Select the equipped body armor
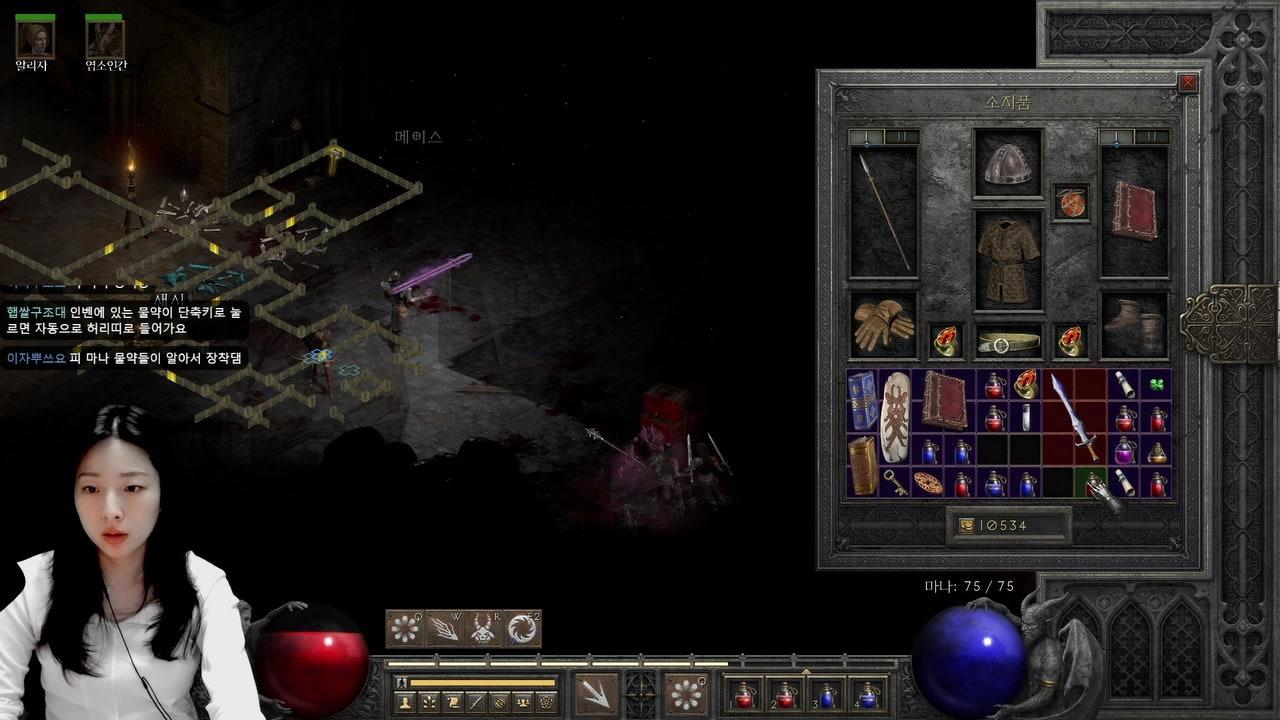Viewport: 1280px width, 720px height. pos(1008,260)
